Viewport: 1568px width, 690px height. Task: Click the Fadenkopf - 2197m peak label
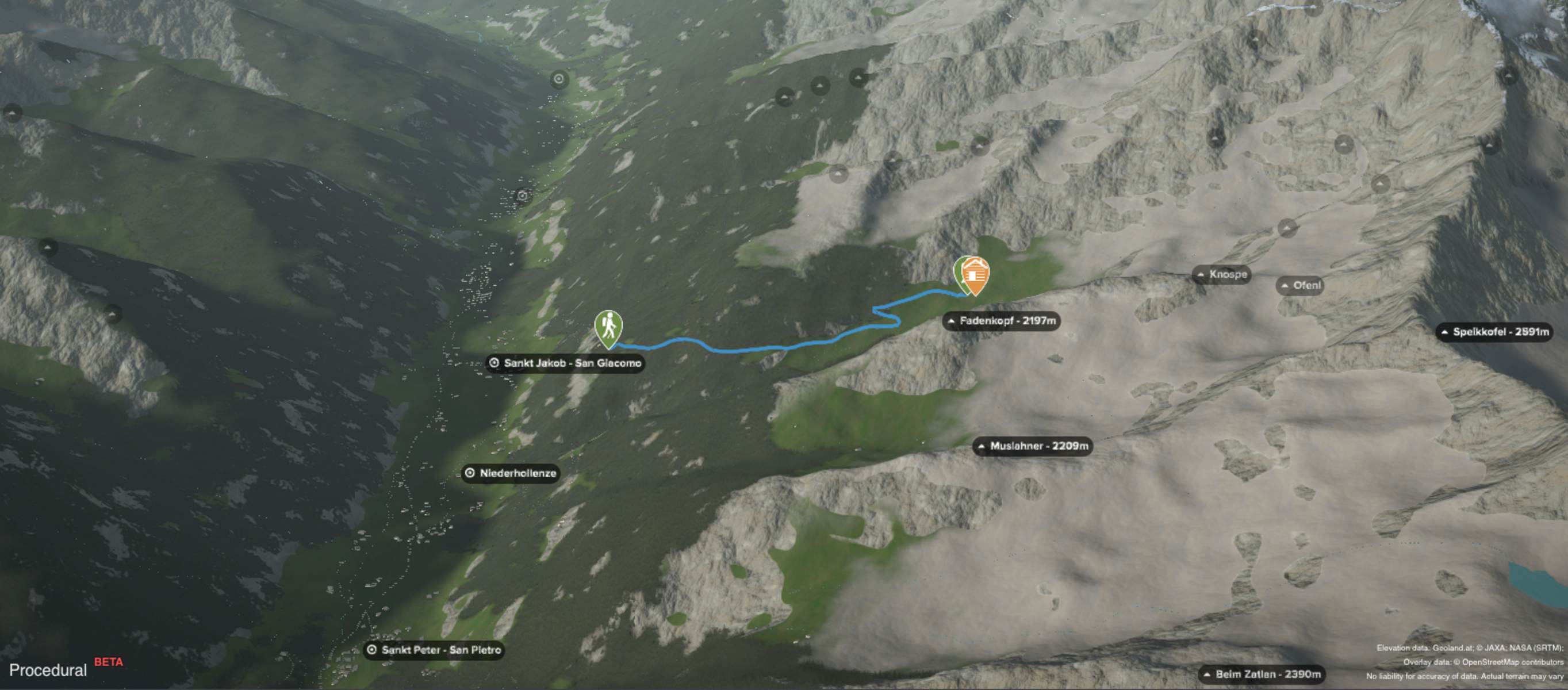click(1001, 321)
